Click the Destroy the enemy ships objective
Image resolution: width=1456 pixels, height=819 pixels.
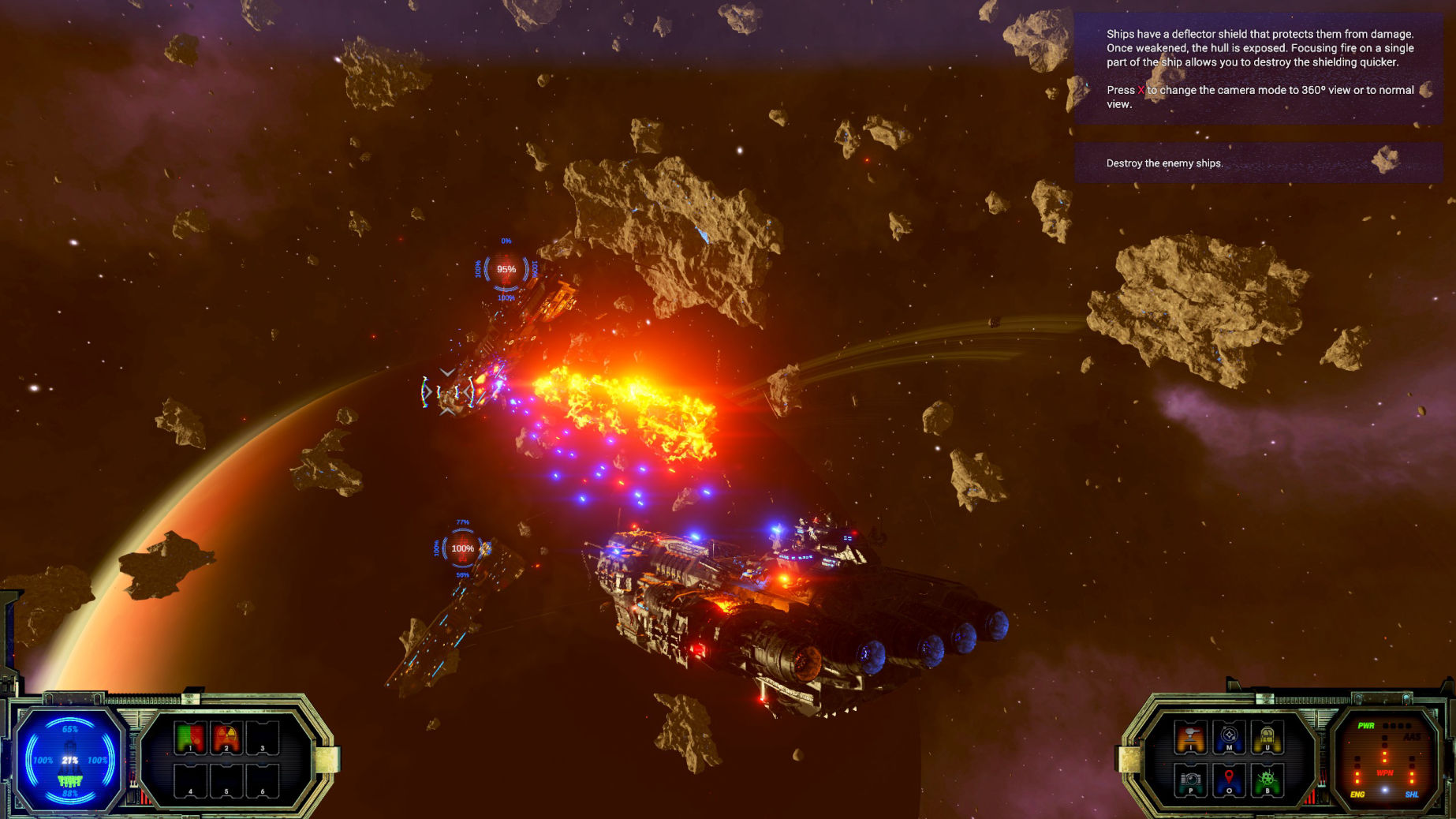point(1164,163)
